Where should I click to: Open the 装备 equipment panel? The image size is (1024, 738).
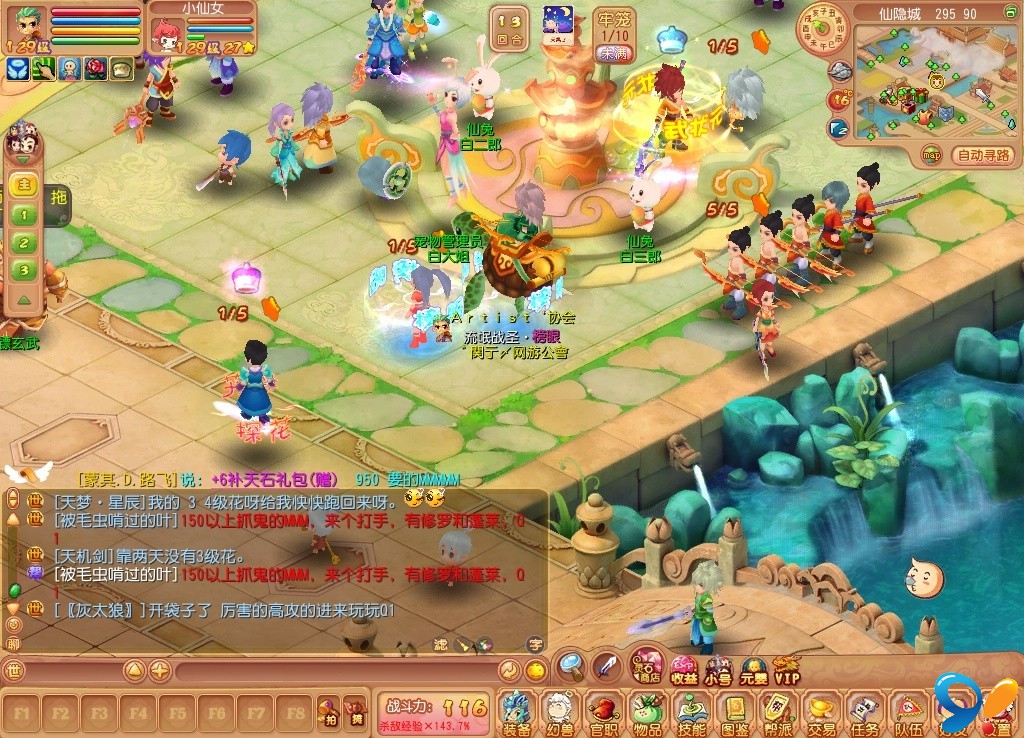tap(516, 712)
